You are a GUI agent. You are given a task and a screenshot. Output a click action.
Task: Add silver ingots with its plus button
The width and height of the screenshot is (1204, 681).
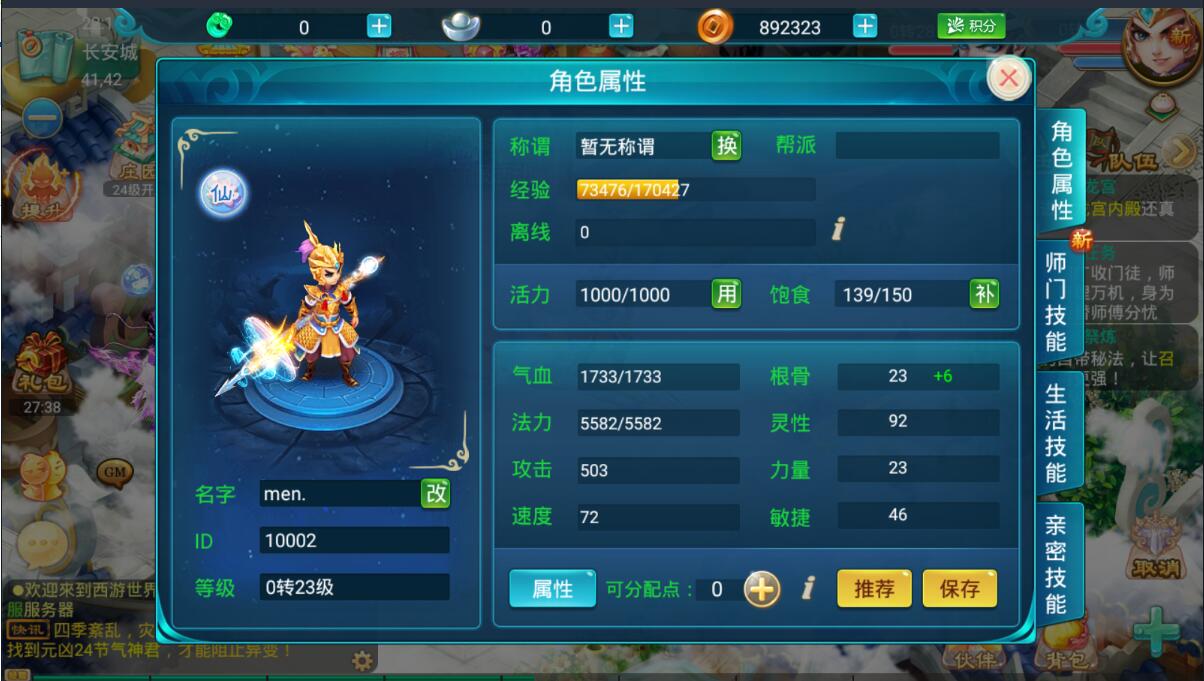(621, 27)
